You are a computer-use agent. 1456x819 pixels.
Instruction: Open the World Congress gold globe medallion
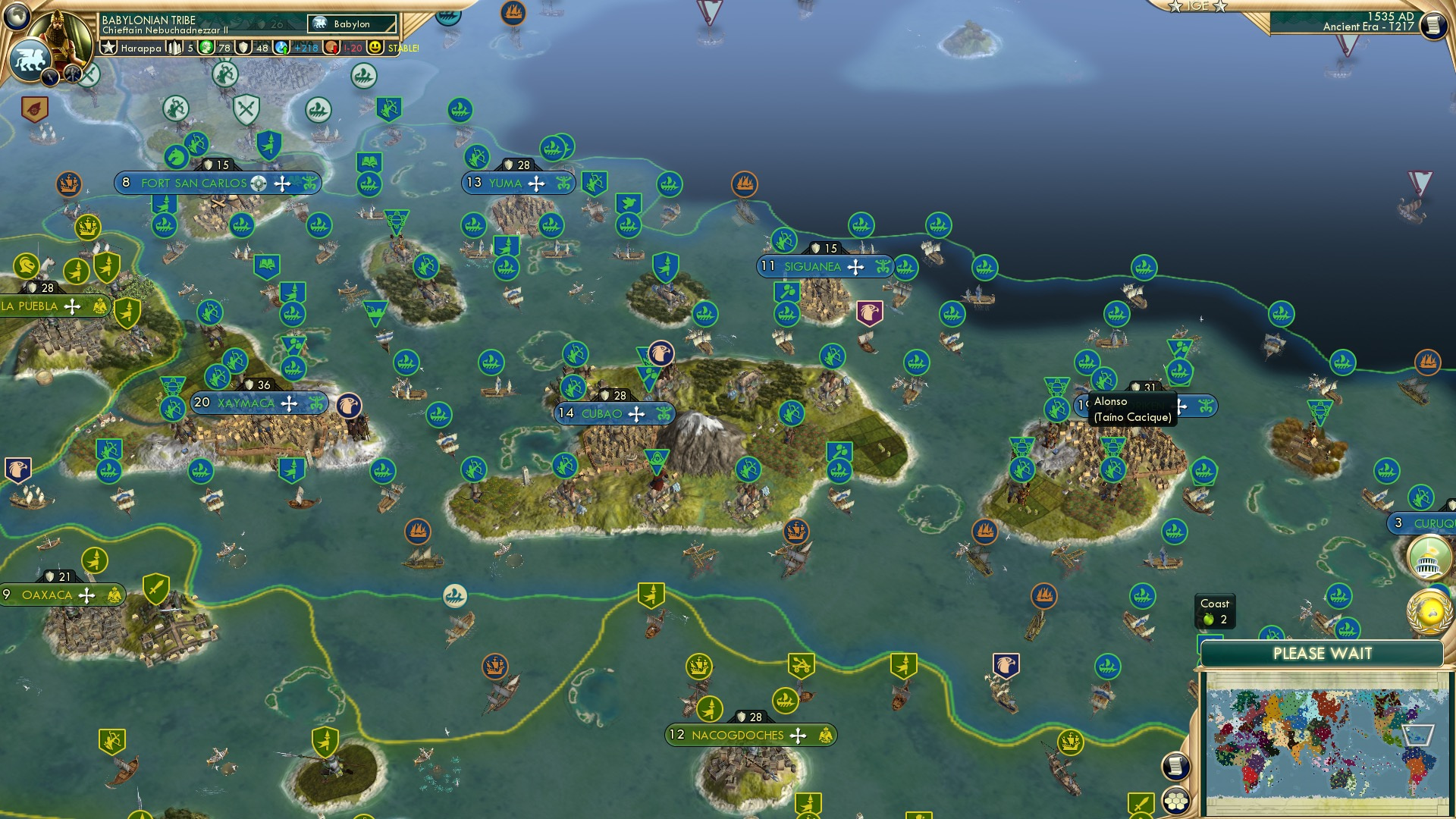(x=1429, y=610)
